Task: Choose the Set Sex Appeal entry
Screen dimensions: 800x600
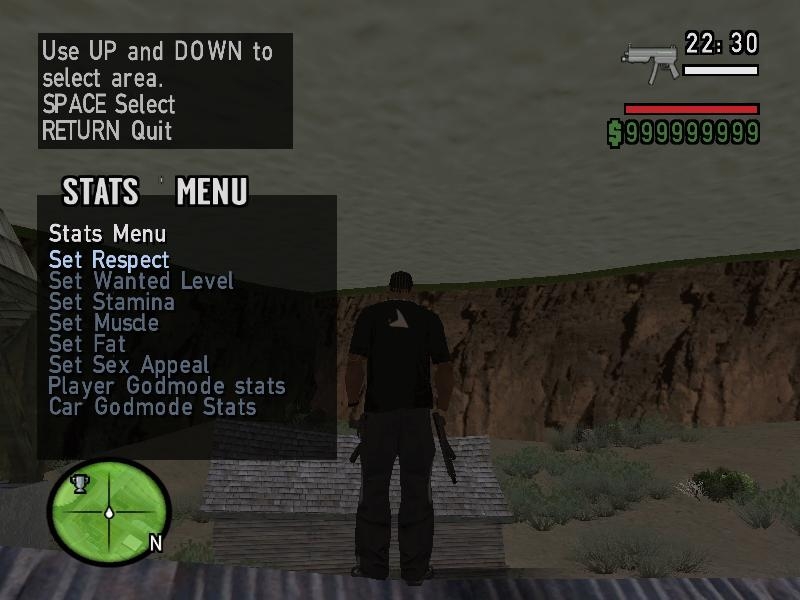Action: (129, 365)
